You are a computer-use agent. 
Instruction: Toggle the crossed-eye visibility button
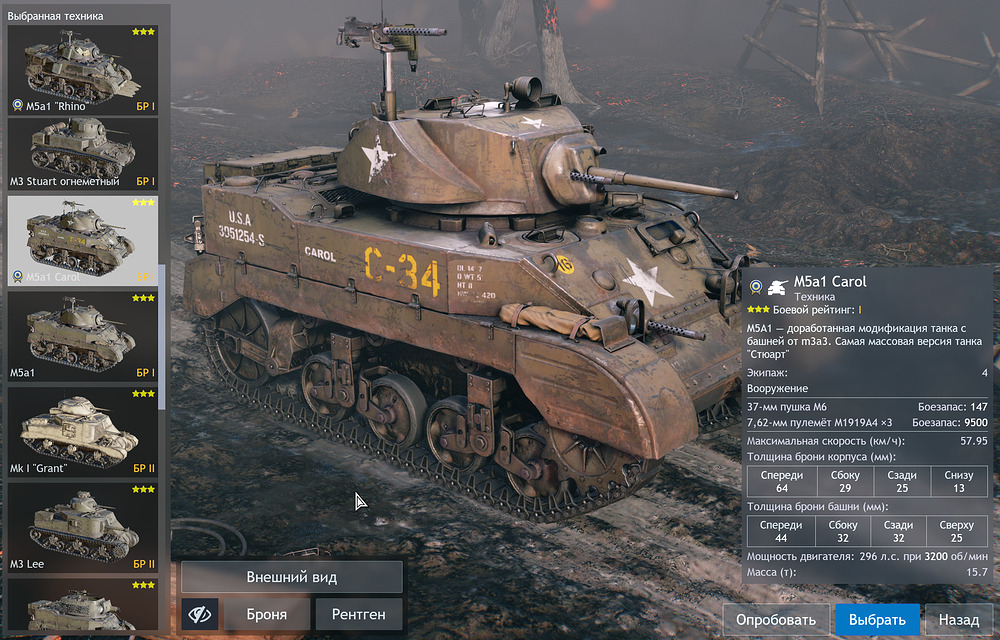click(200, 615)
